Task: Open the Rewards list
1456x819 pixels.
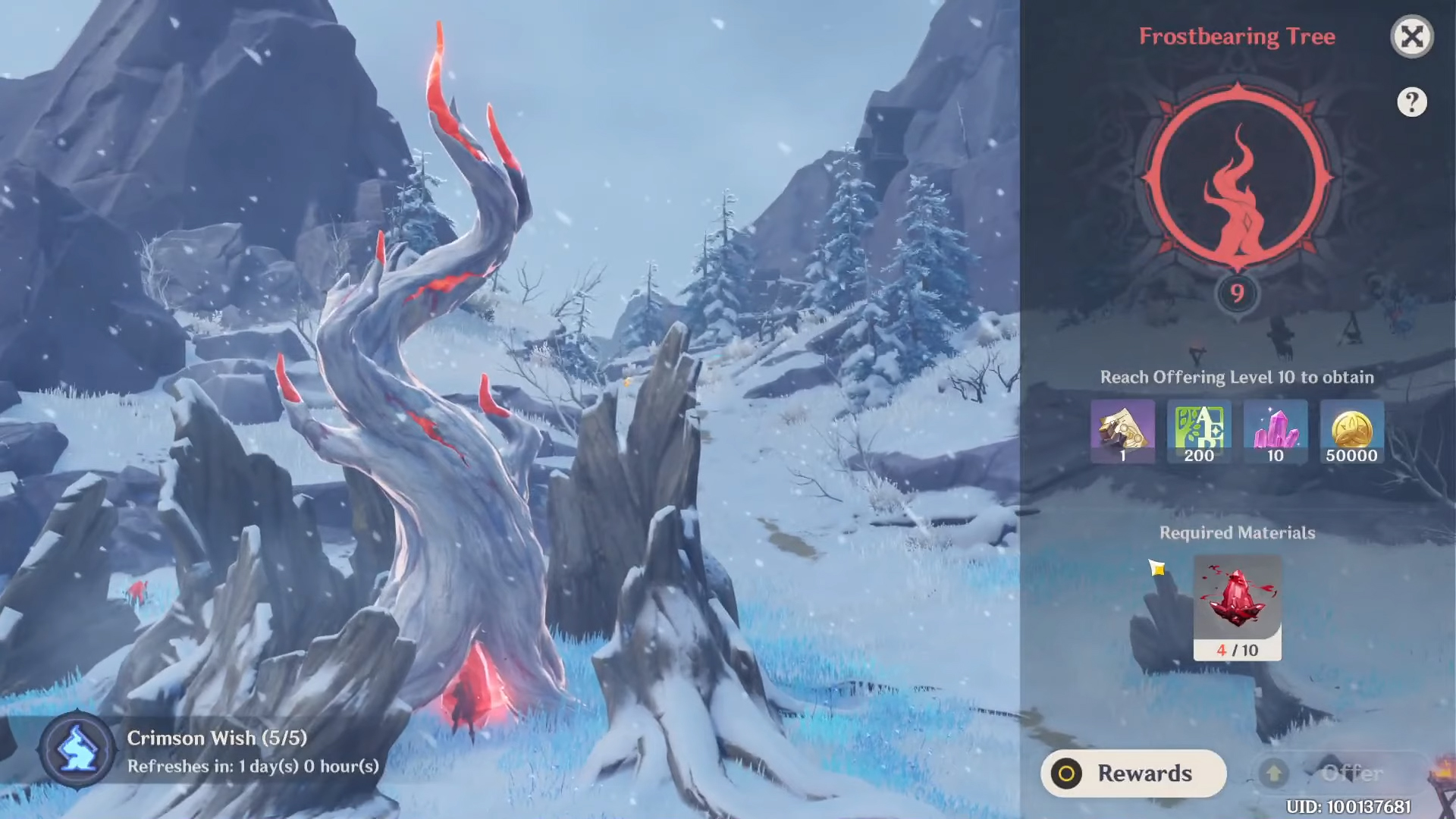Action: pos(1133,773)
